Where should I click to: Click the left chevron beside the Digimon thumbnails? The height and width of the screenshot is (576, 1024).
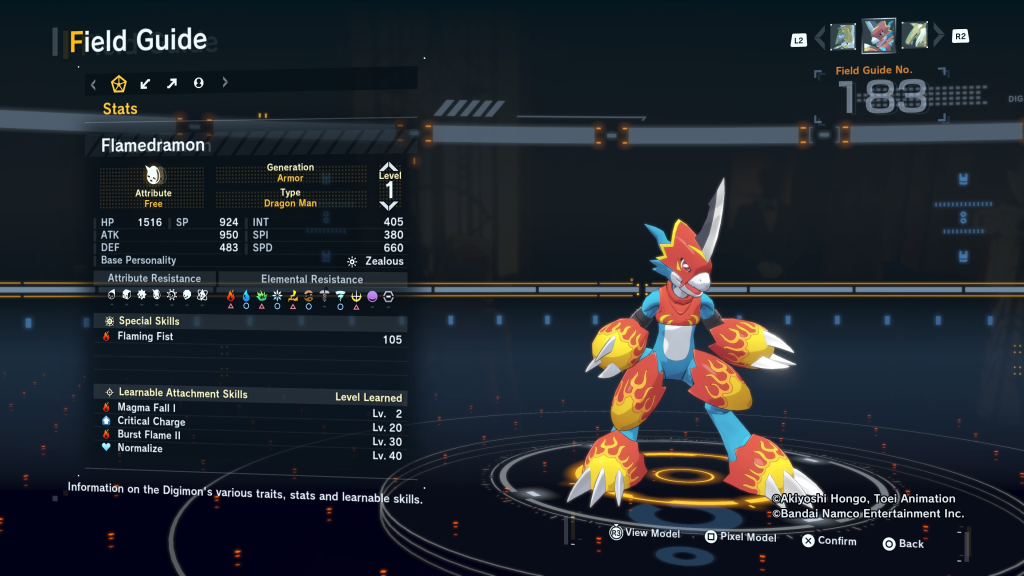[x=820, y=38]
